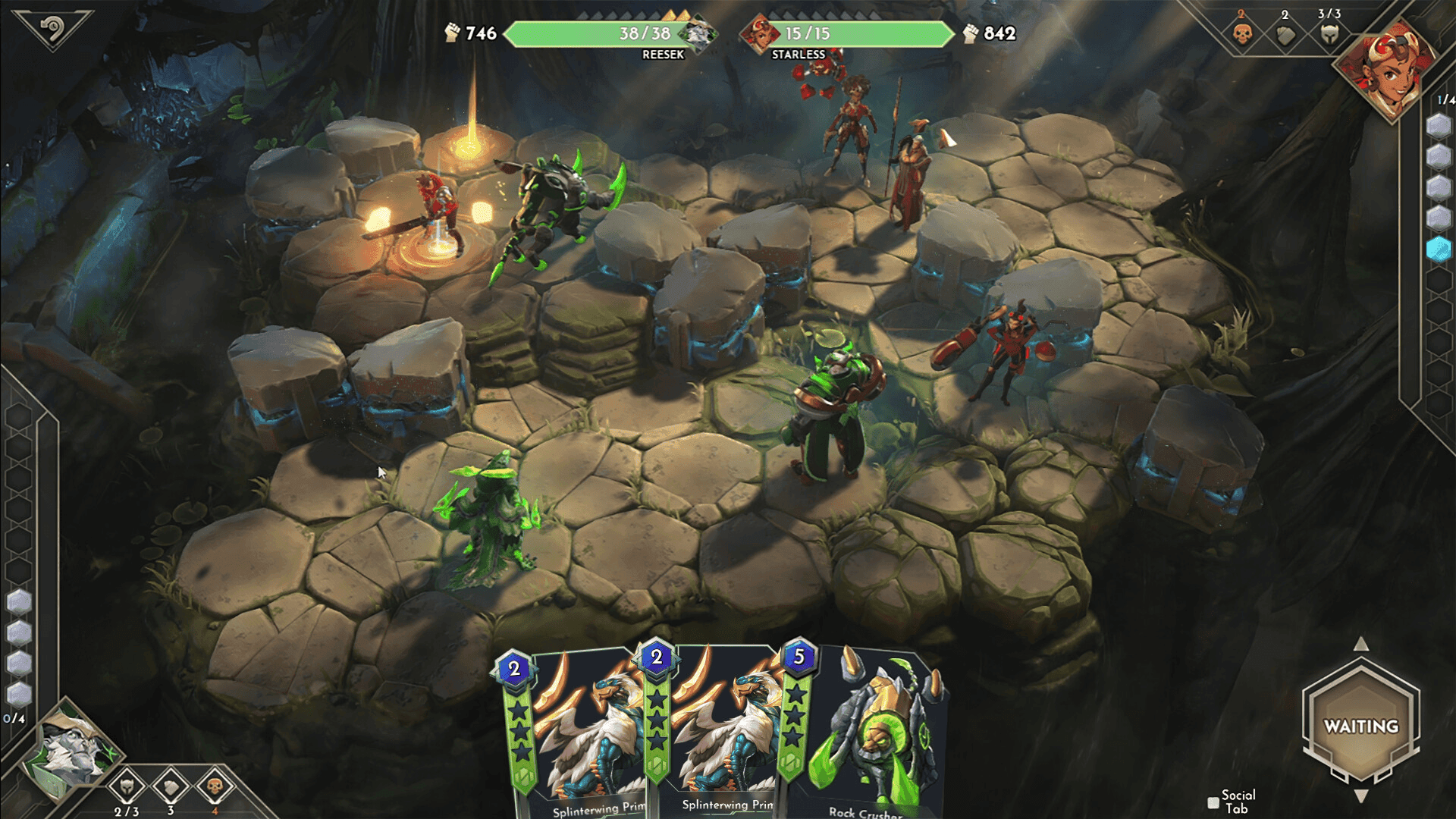Click the downward triangle beside the Social Tab
The width and height of the screenshot is (1456, 819).
click(x=1360, y=795)
